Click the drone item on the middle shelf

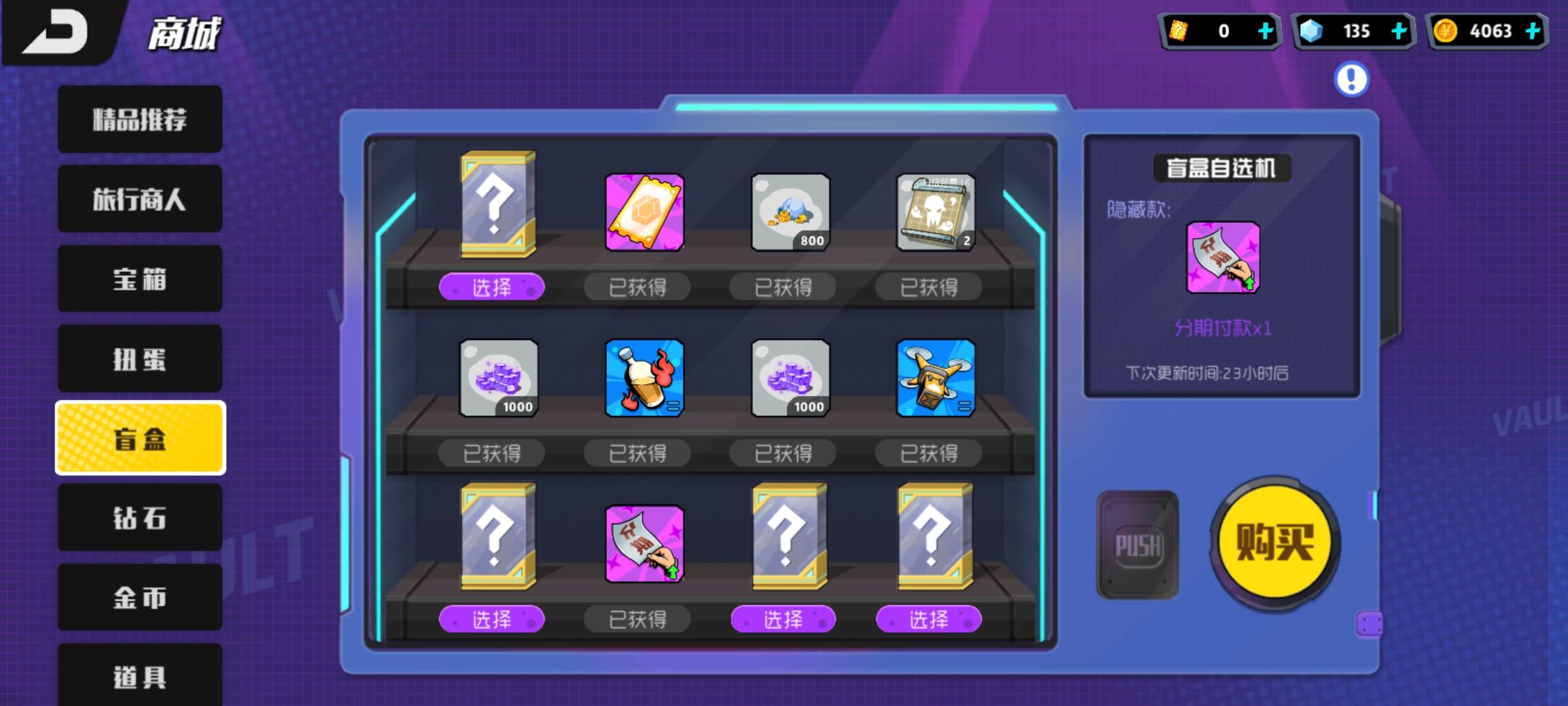pos(937,377)
